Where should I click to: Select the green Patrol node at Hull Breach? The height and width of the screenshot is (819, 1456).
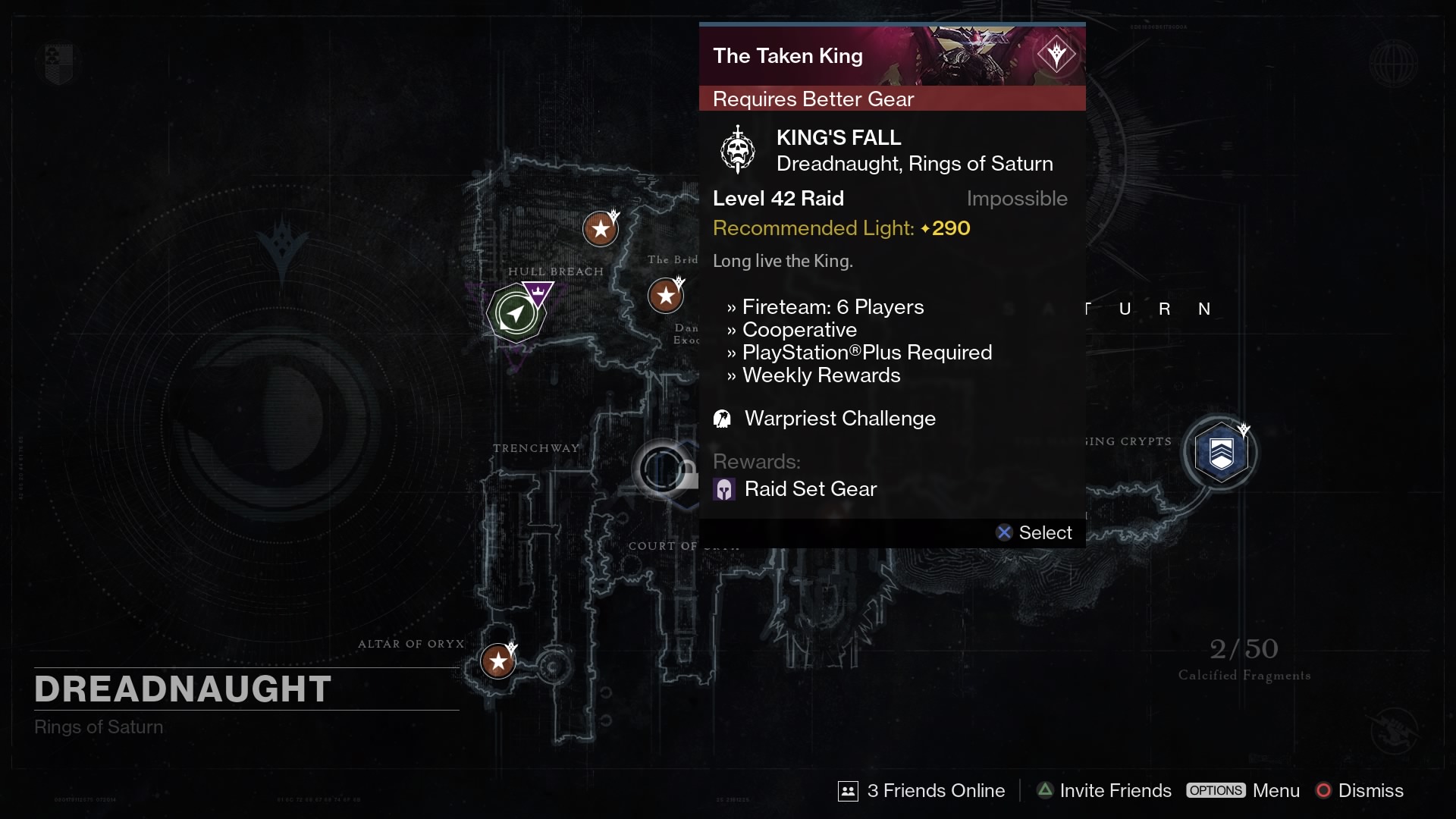point(516,312)
